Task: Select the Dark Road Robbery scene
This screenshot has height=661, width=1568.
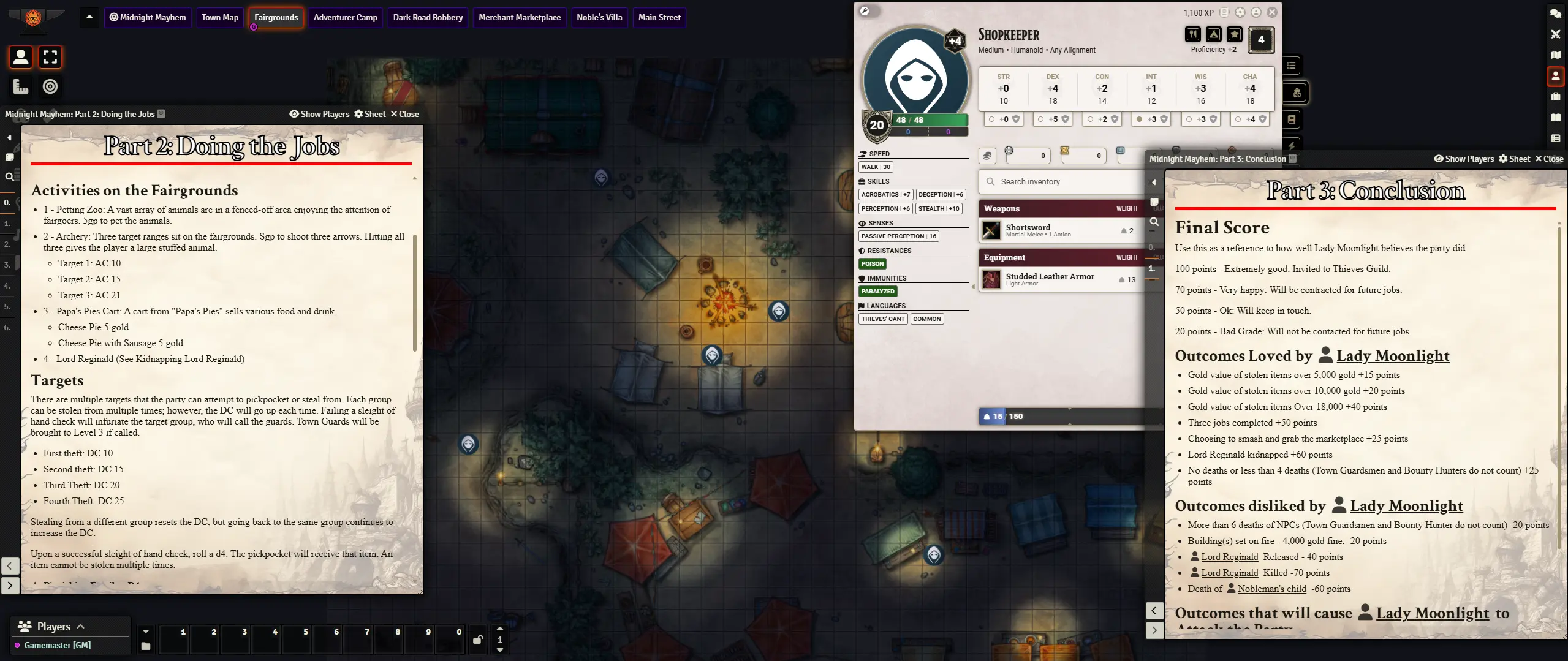Action: point(428,17)
